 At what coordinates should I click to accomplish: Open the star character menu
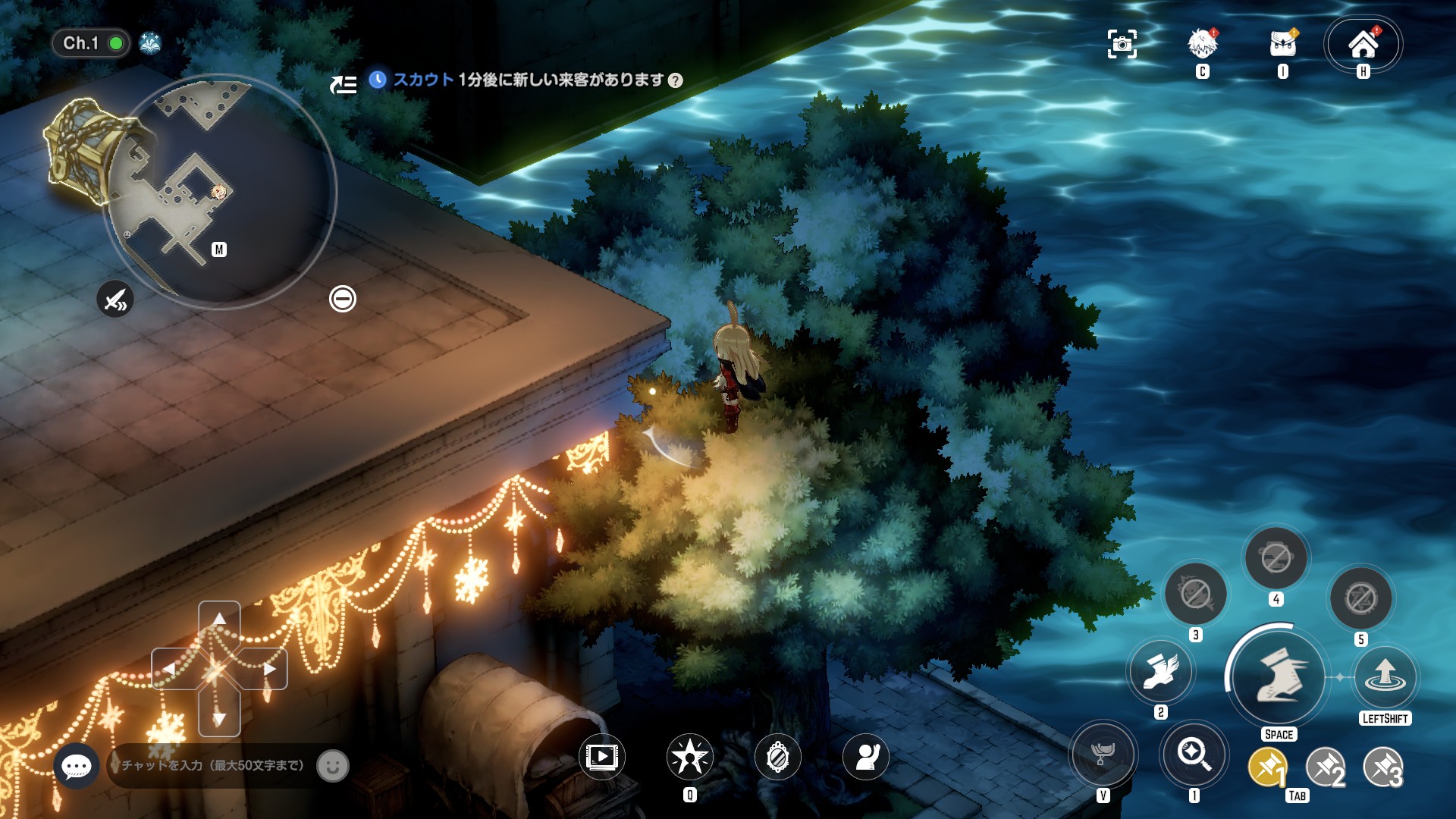pyautogui.click(x=689, y=757)
